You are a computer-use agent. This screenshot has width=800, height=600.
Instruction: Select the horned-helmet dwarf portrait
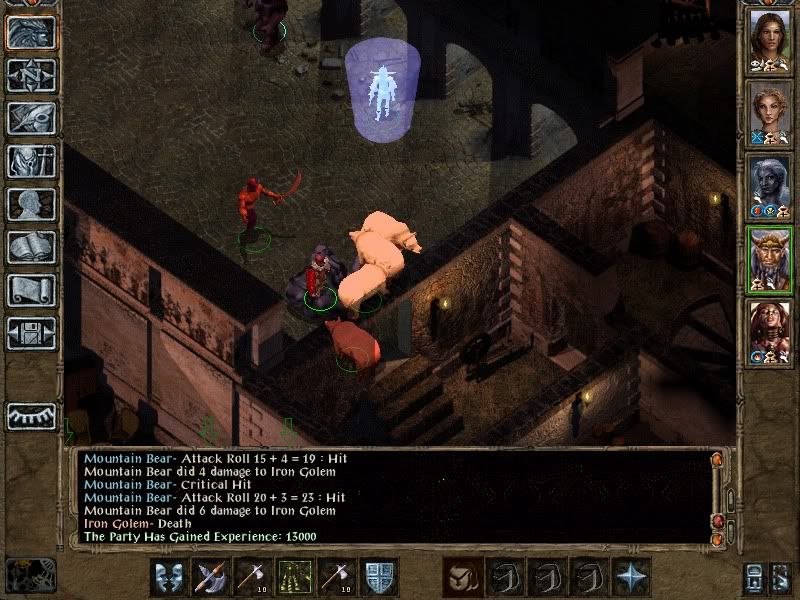769,260
